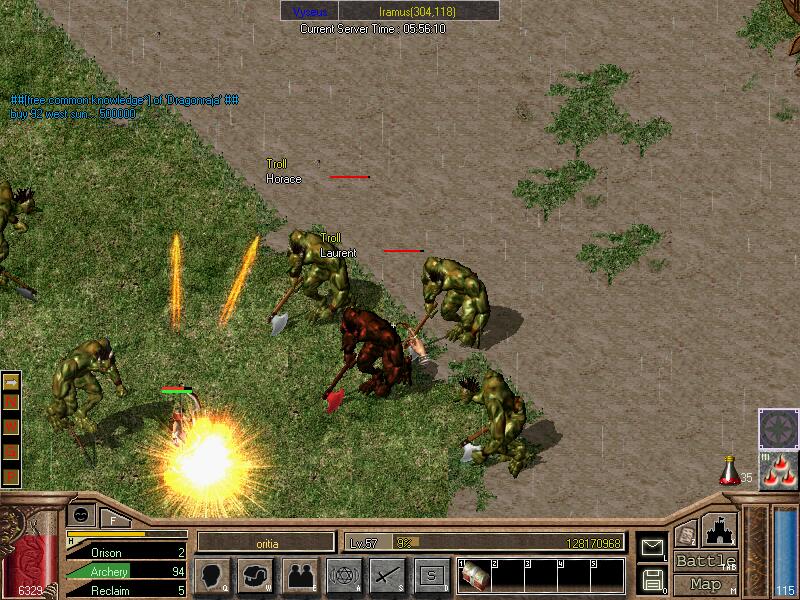Select the Orison skill row
The height and width of the screenshot is (600, 800).
[127, 552]
